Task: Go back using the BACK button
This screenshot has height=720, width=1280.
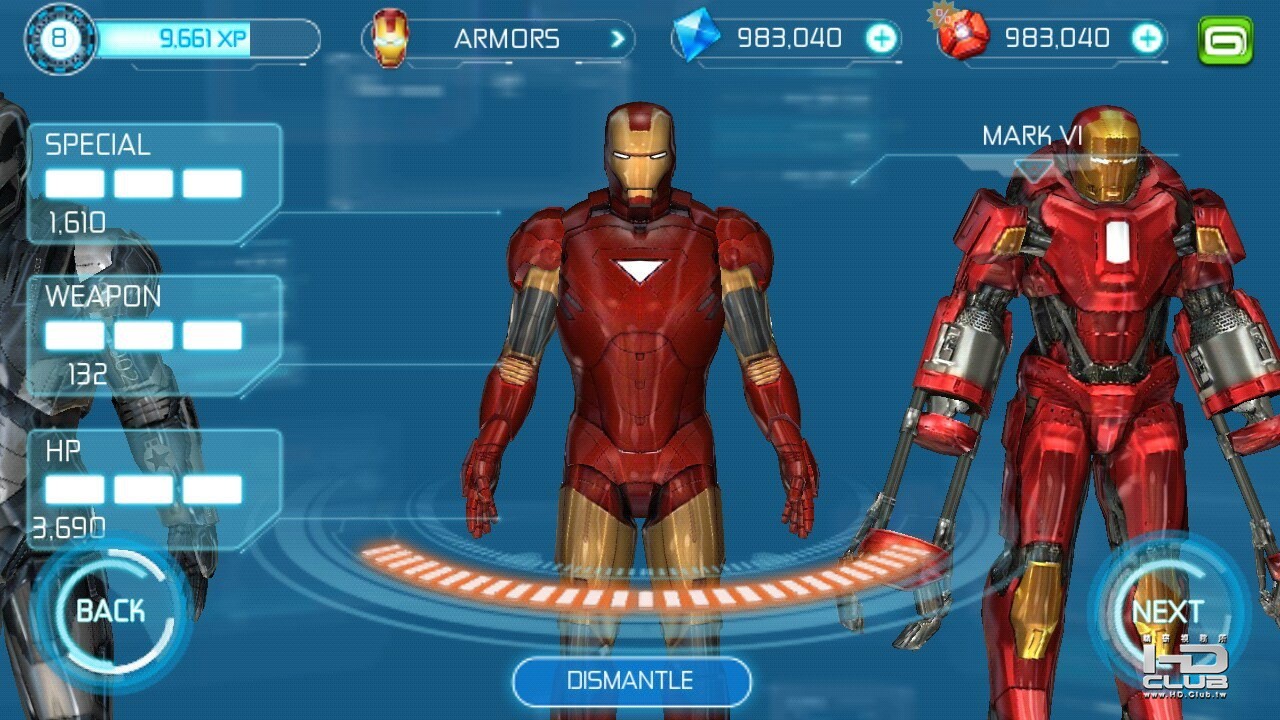Action: pyautogui.click(x=110, y=611)
